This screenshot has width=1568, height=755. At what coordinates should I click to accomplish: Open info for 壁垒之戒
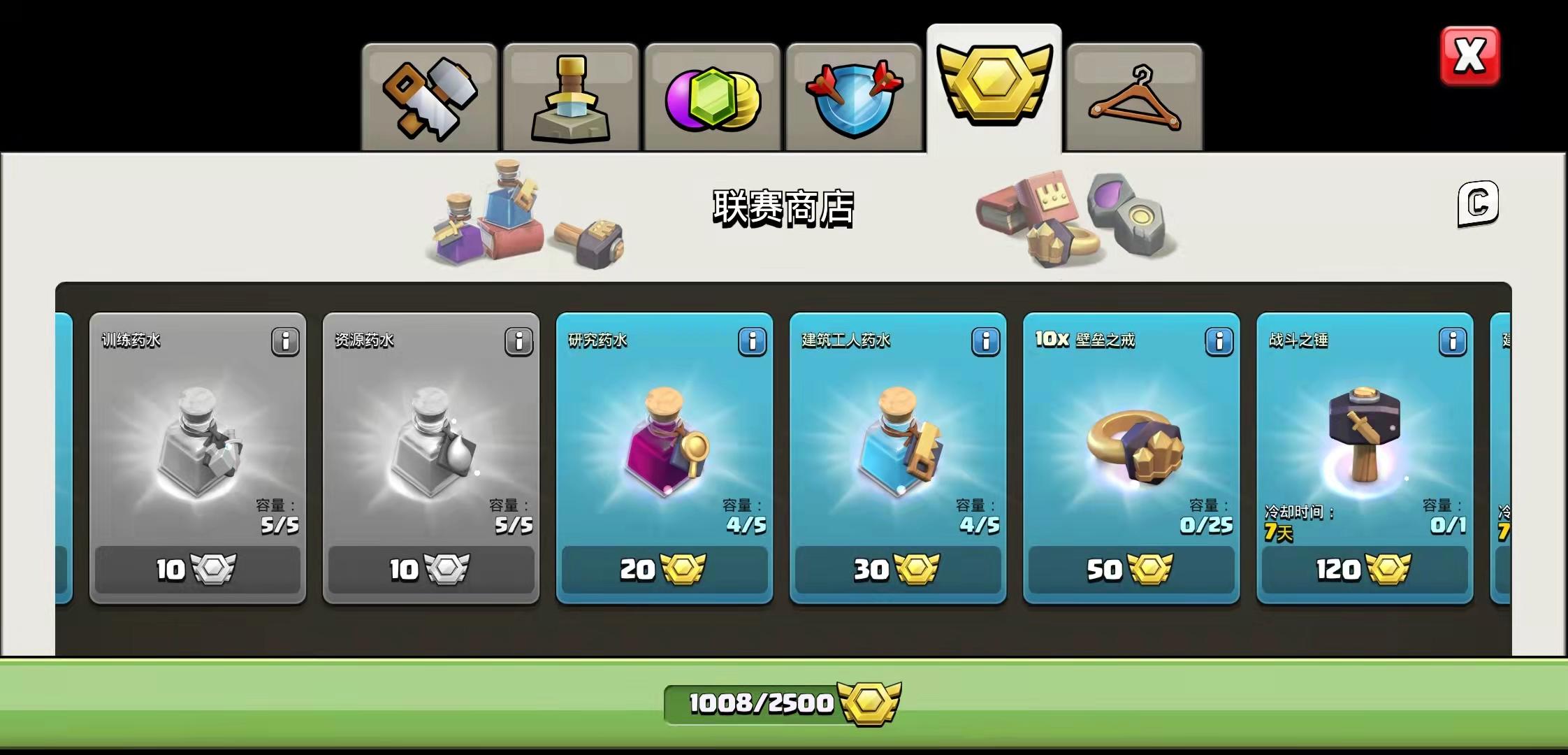[1218, 342]
